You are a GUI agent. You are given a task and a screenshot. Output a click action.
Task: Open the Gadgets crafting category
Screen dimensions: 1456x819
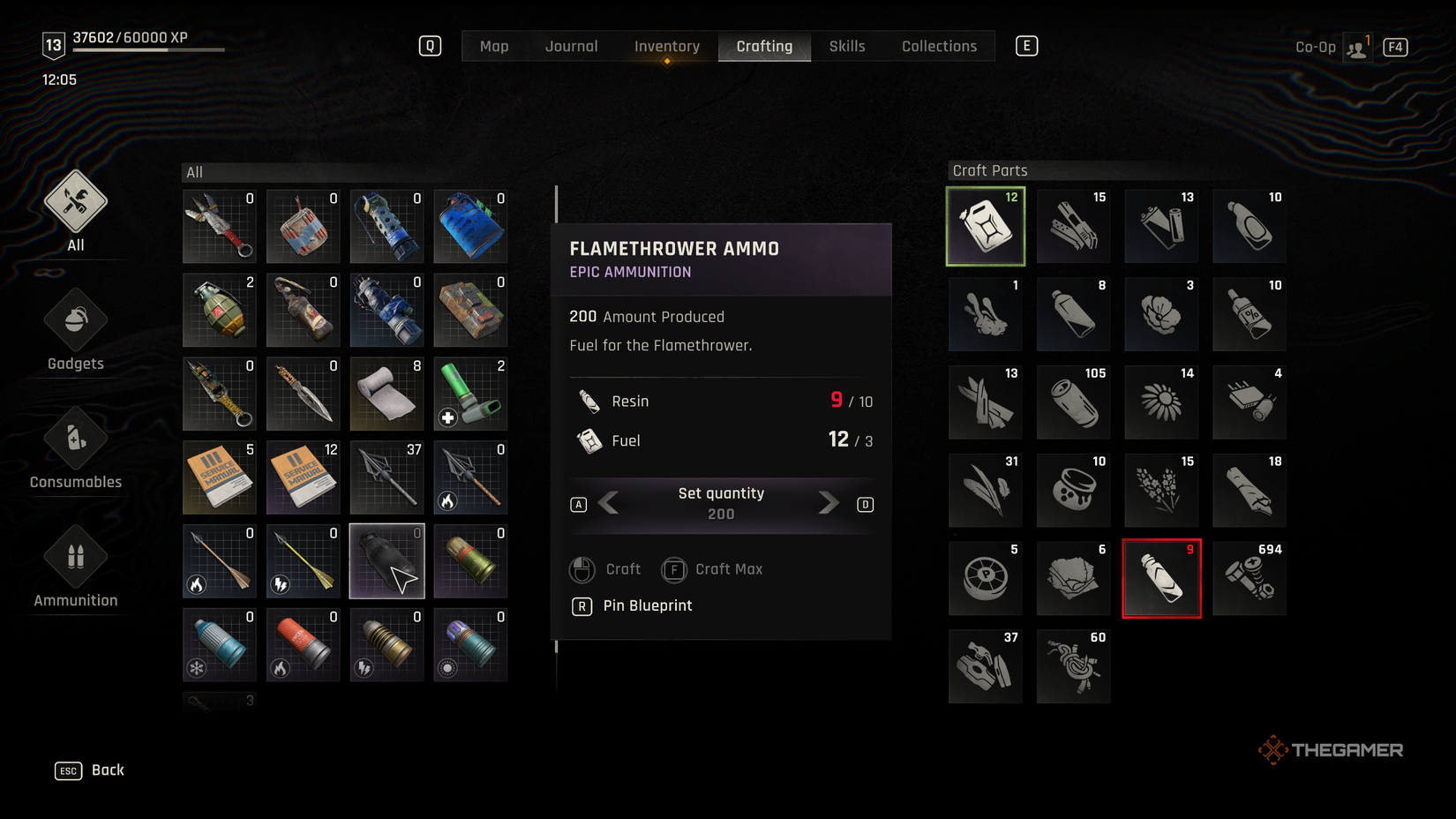tap(75, 331)
